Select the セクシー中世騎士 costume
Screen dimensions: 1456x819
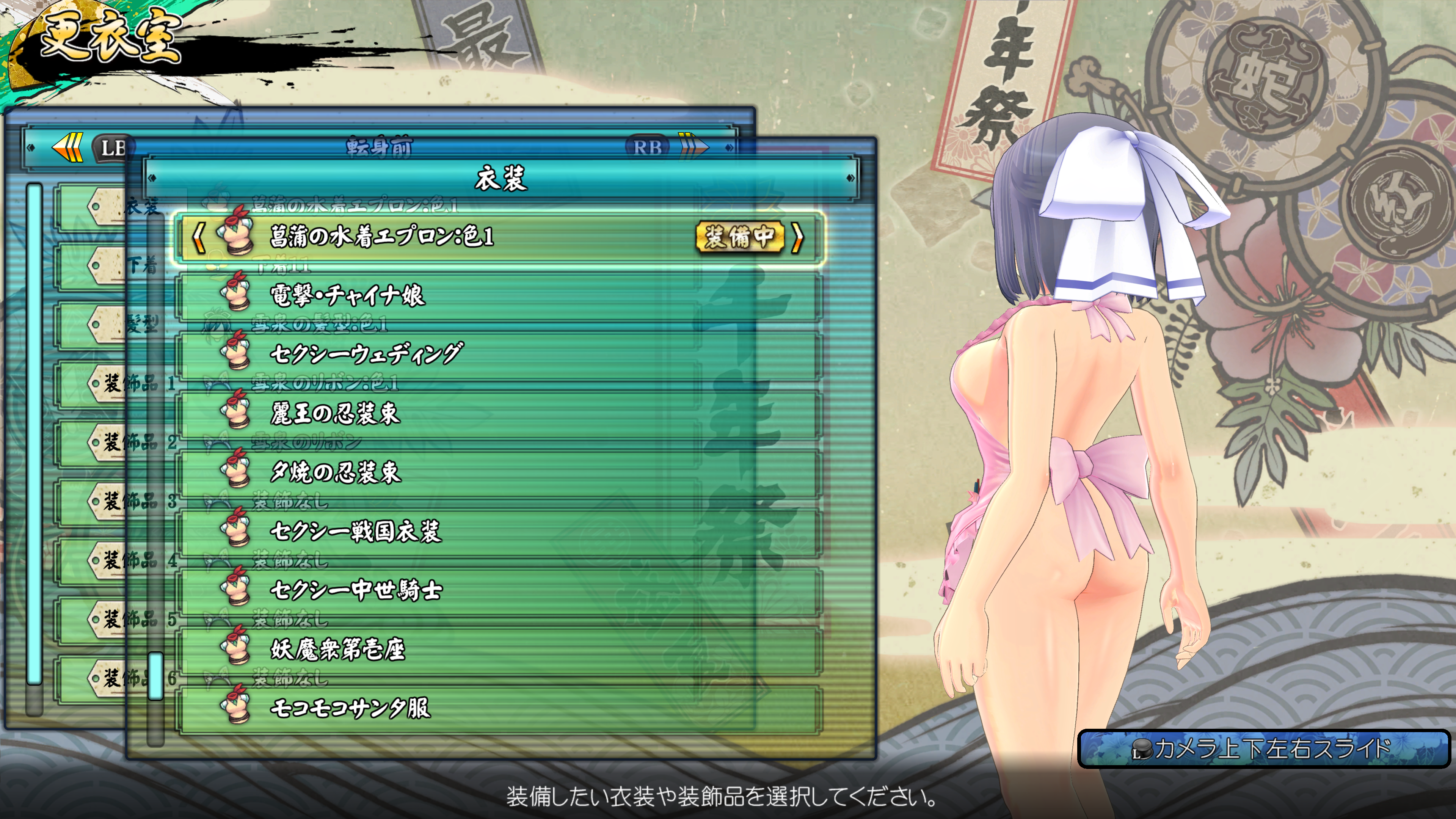pyautogui.click(x=497, y=590)
